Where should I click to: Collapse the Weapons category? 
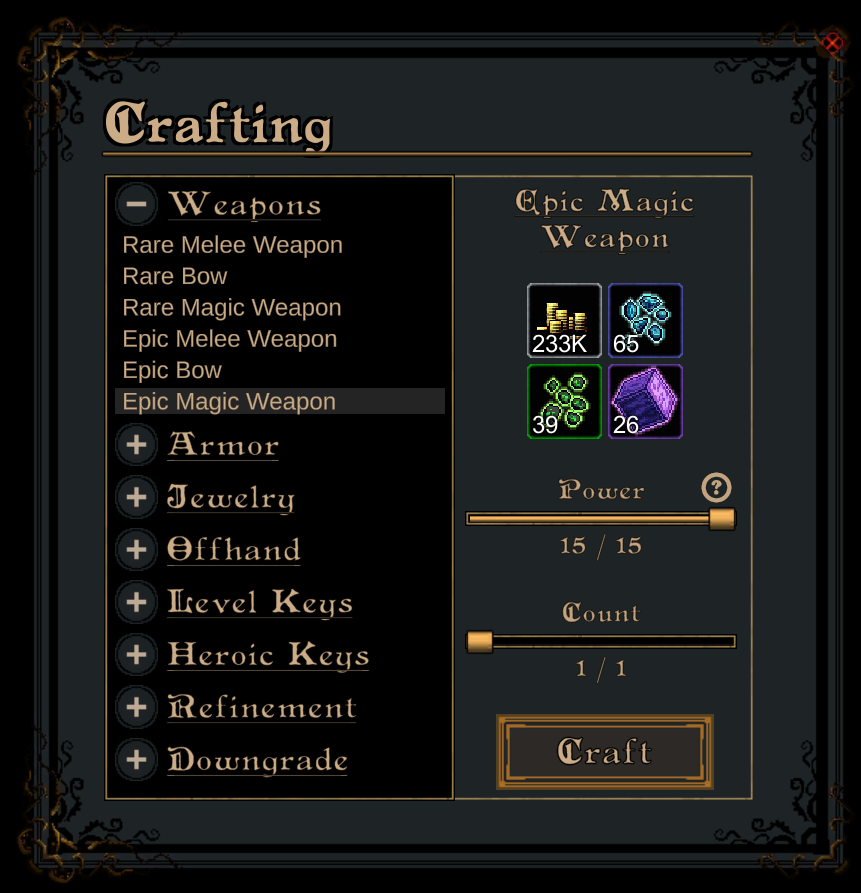[x=137, y=204]
